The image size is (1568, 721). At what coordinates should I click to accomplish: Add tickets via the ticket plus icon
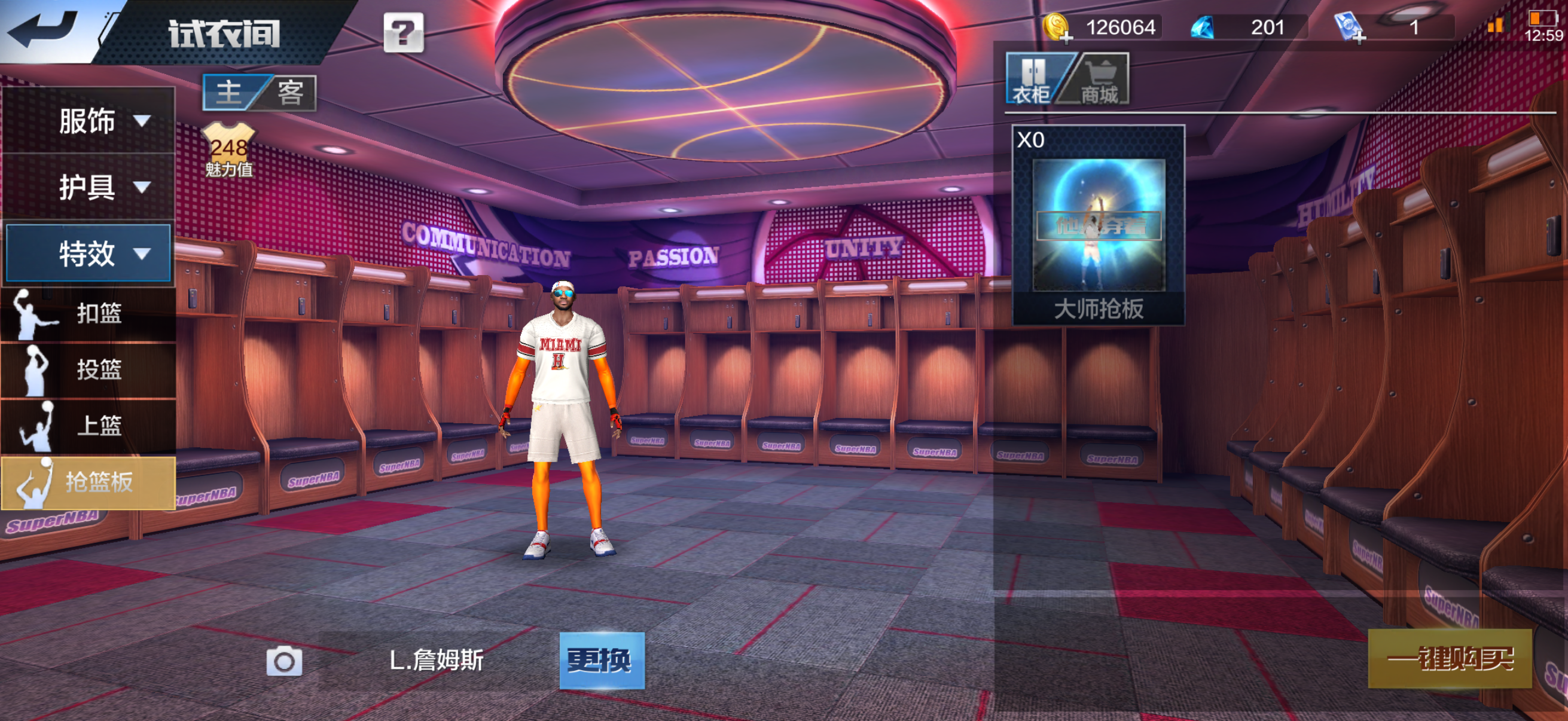point(1350,28)
